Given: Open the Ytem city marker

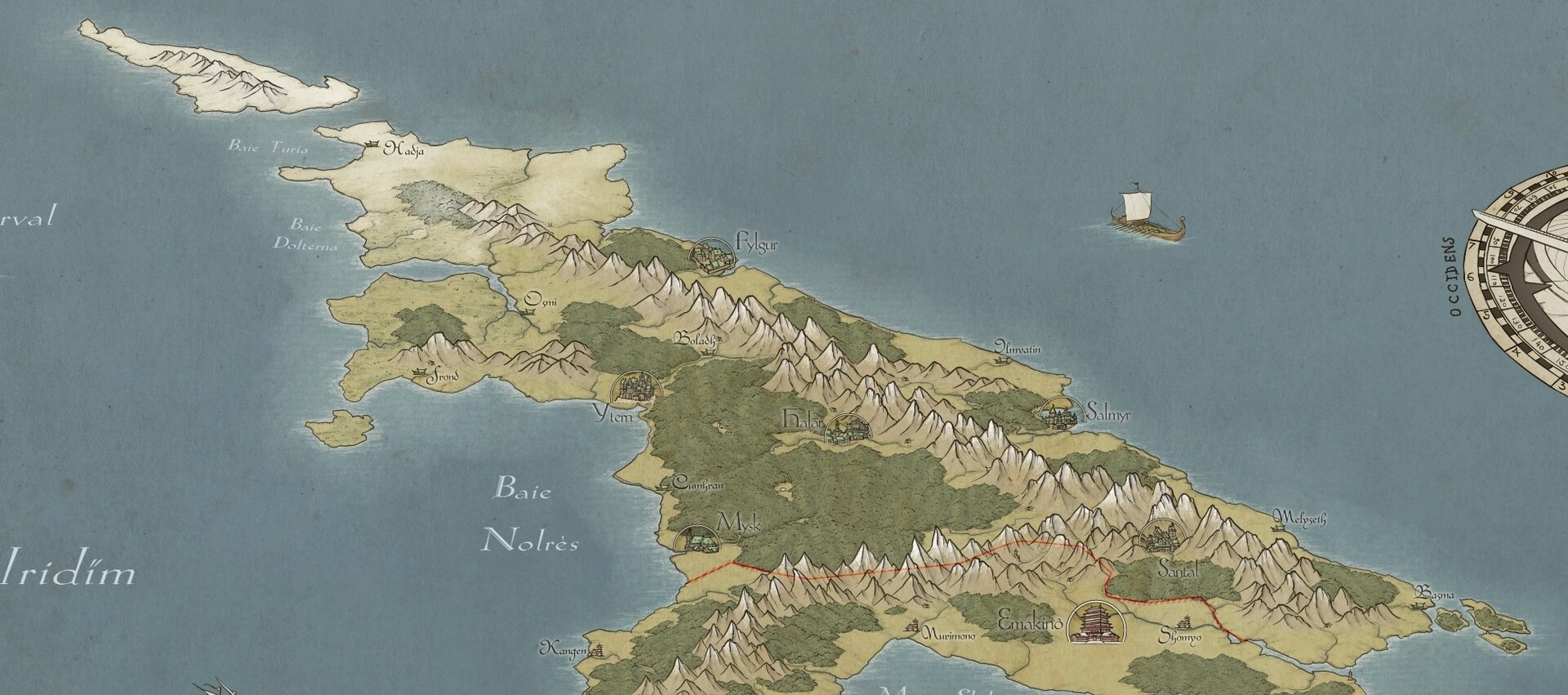Looking at the screenshot, I should [x=636, y=388].
